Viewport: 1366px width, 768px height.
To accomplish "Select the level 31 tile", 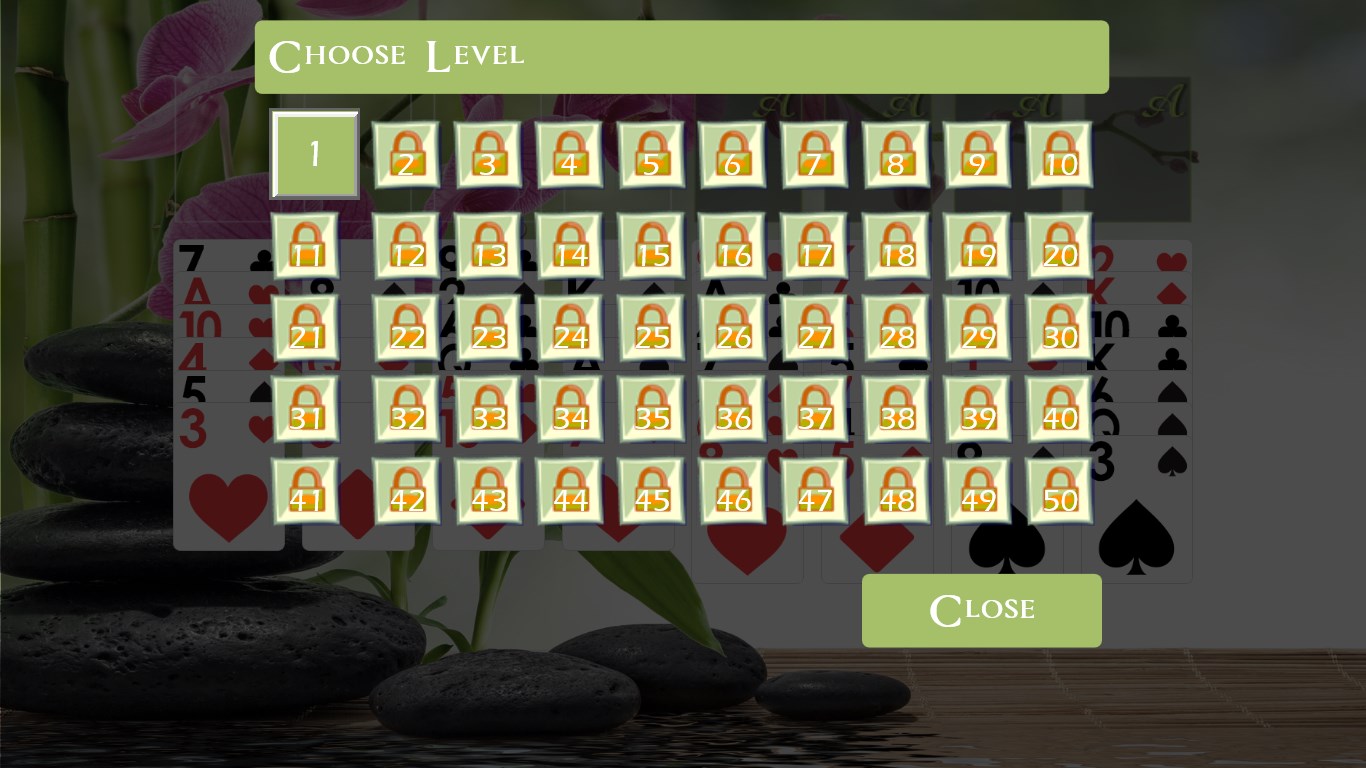I will (x=305, y=409).
